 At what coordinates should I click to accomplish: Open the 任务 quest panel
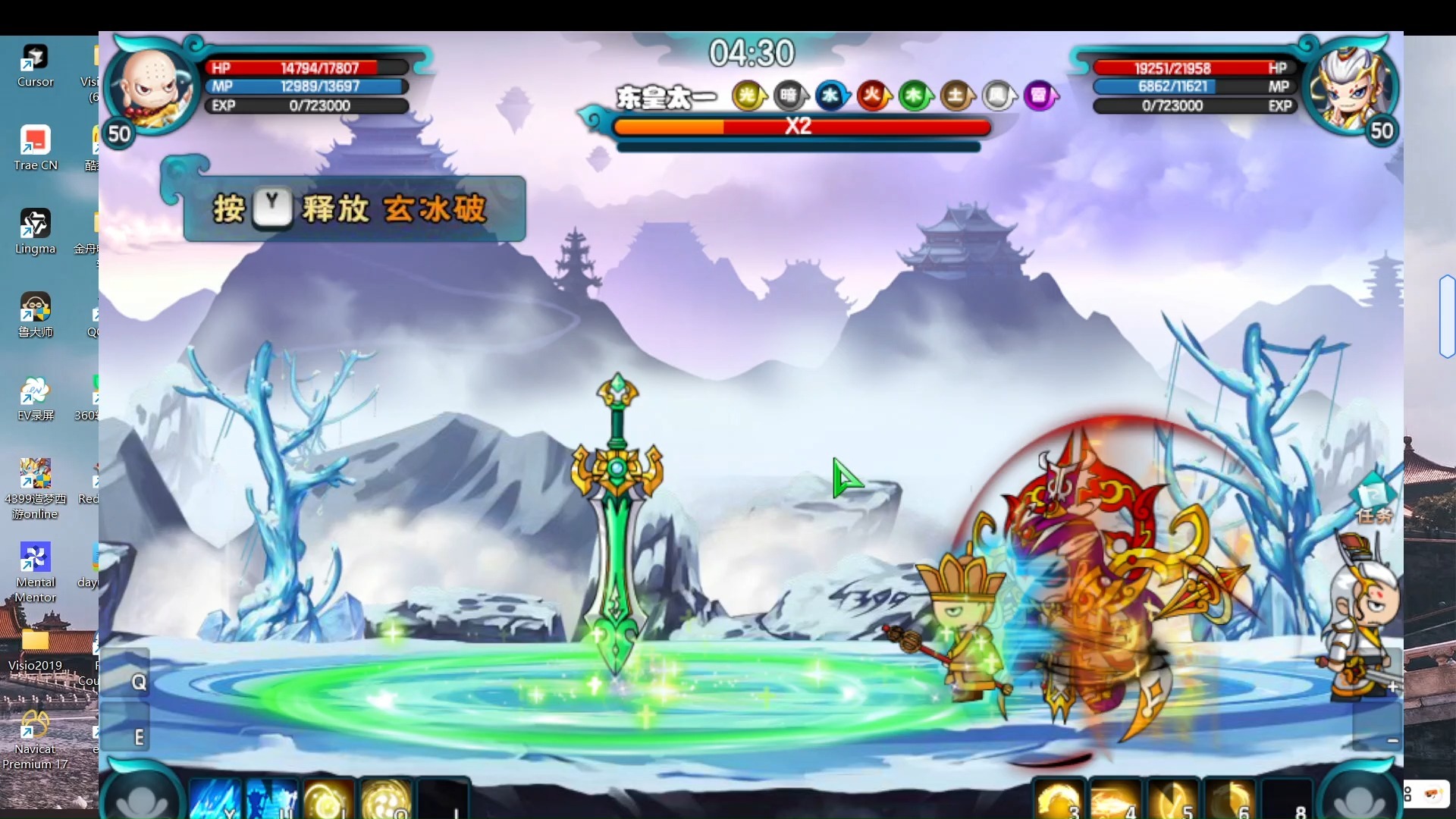point(1373,502)
